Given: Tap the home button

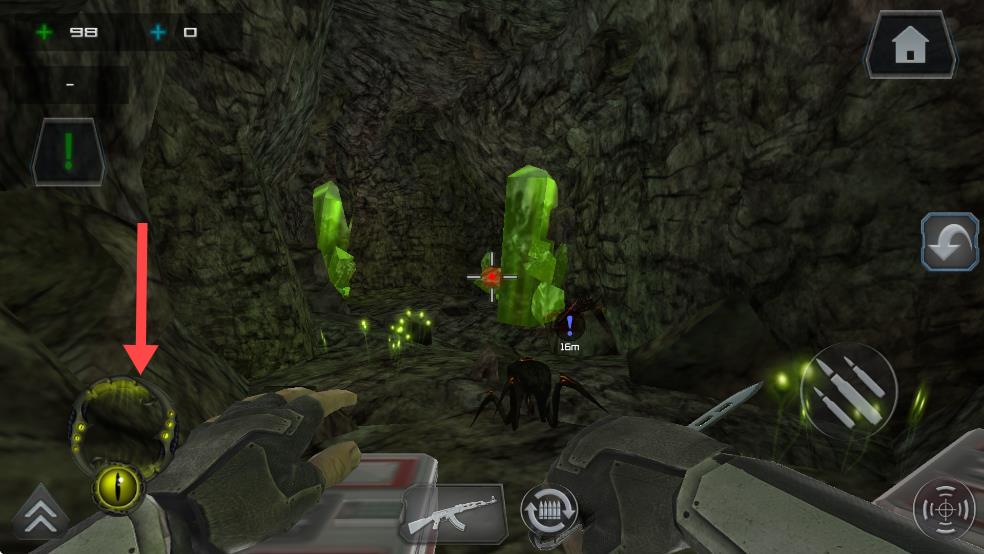Looking at the screenshot, I should (910, 45).
